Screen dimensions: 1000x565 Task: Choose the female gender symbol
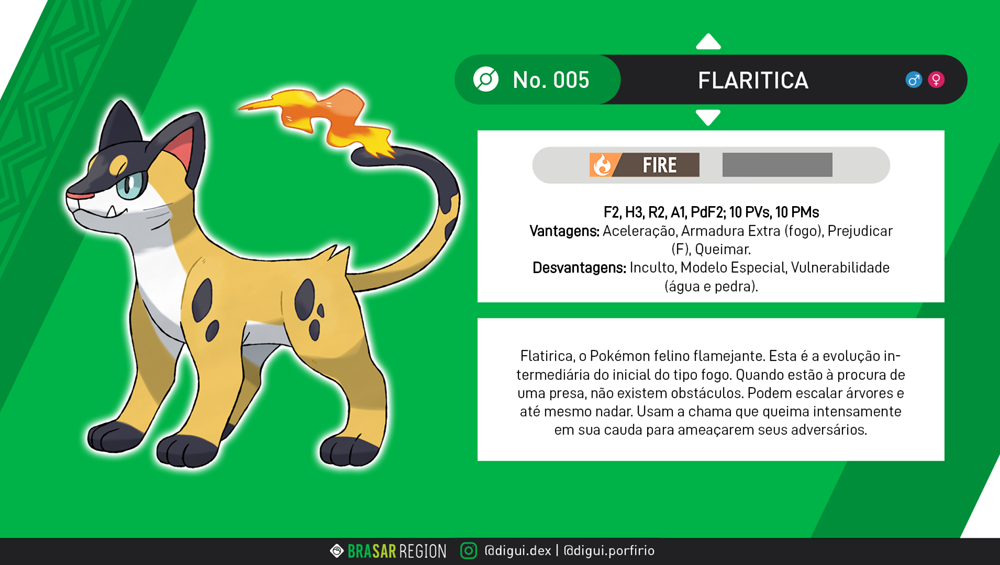(x=936, y=80)
